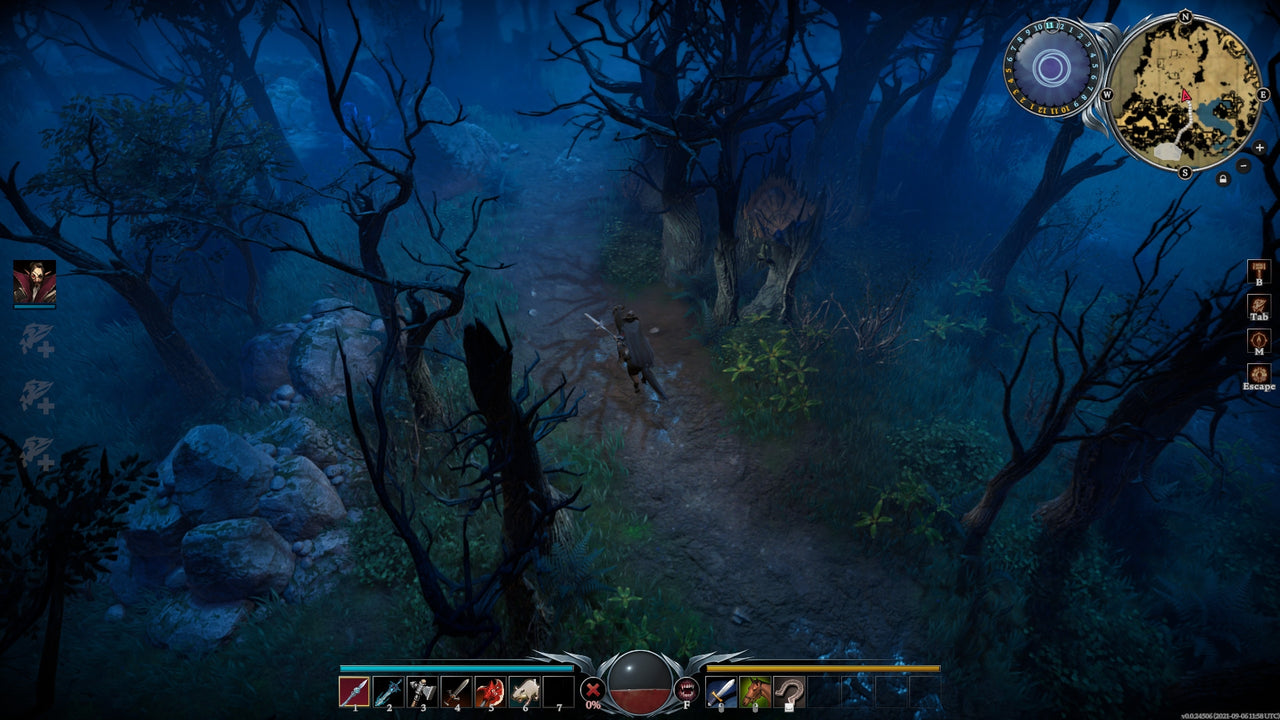The image size is (1280, 720).
Task: Zoom in the minimap with plus button
Action: (x=1259, y=148)
